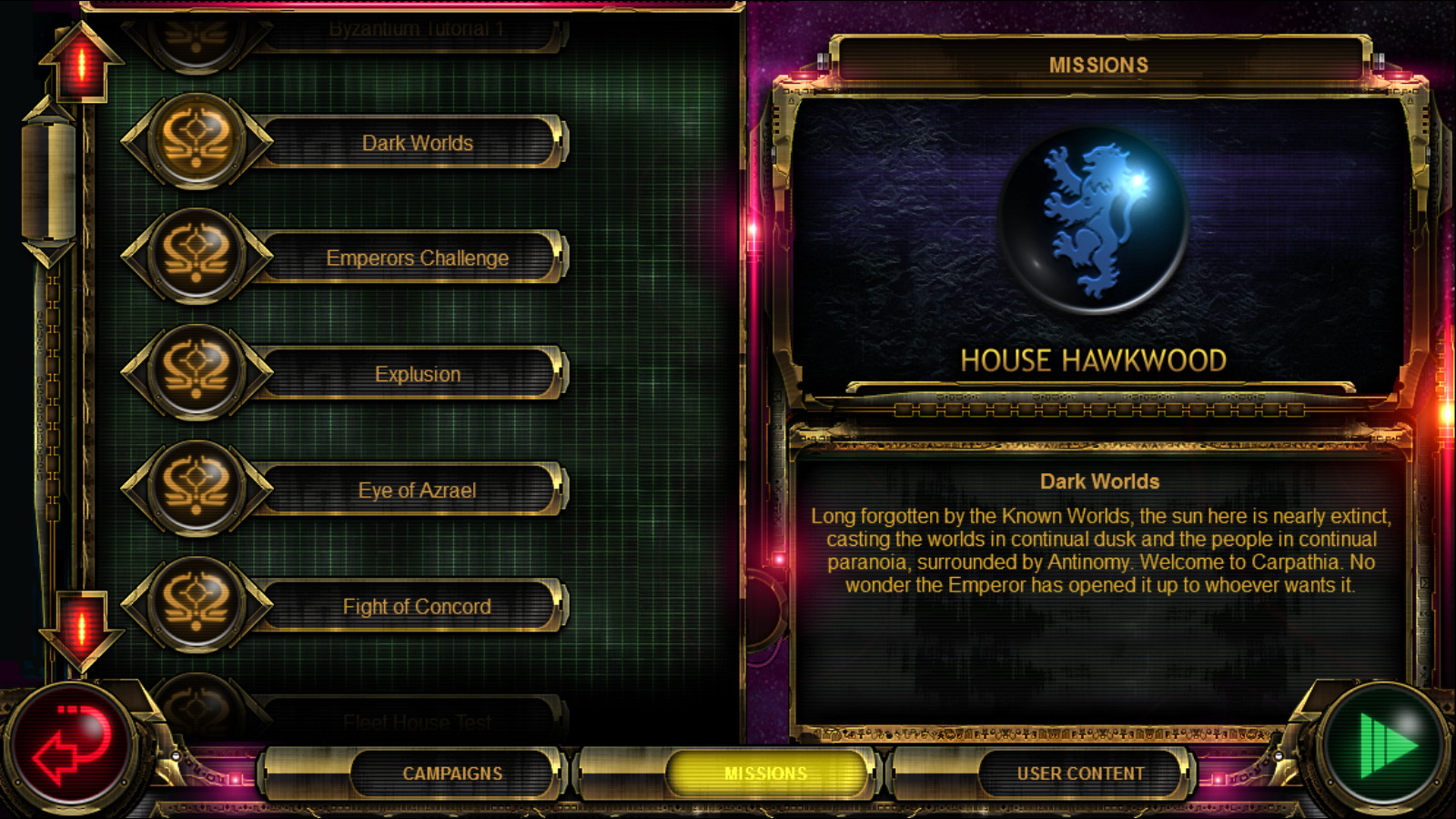Click the Emperors Challenge mission icon
Image resolution: width=1456 pixels, height=819 pixels.
coord(196,258)
